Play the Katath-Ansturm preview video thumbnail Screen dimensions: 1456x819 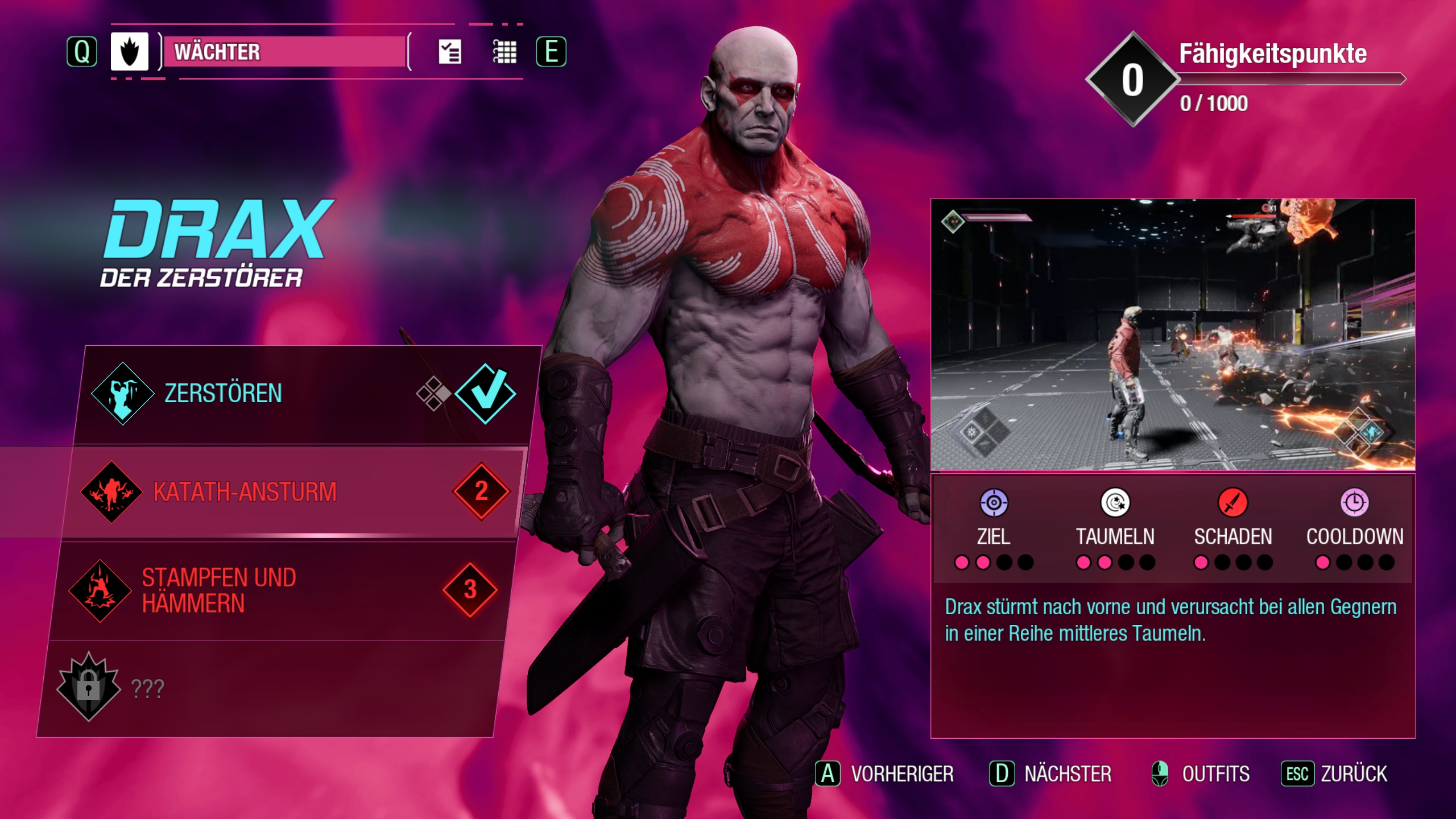coord(1172,334)
